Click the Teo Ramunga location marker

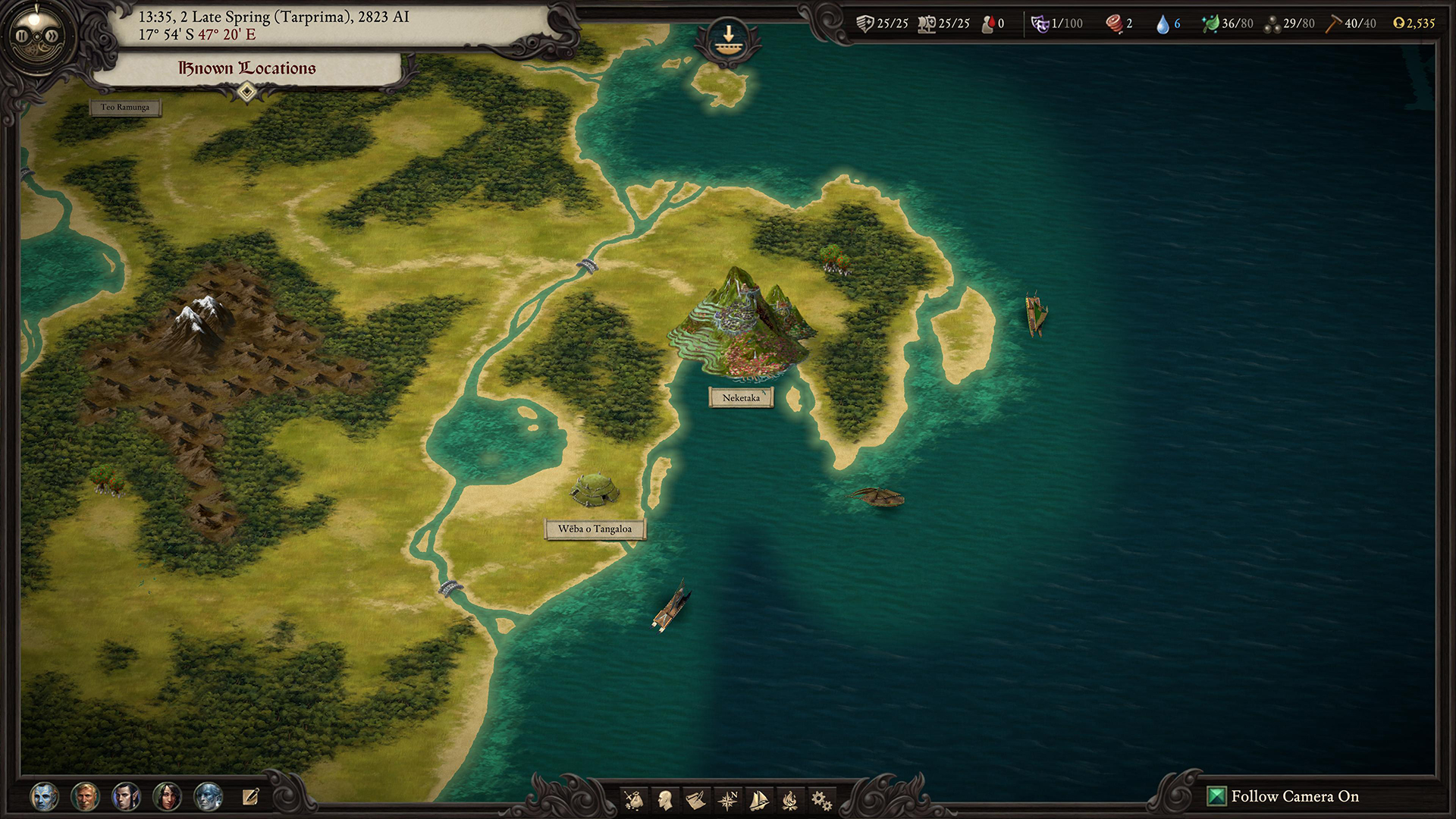(x=126, y=107)
